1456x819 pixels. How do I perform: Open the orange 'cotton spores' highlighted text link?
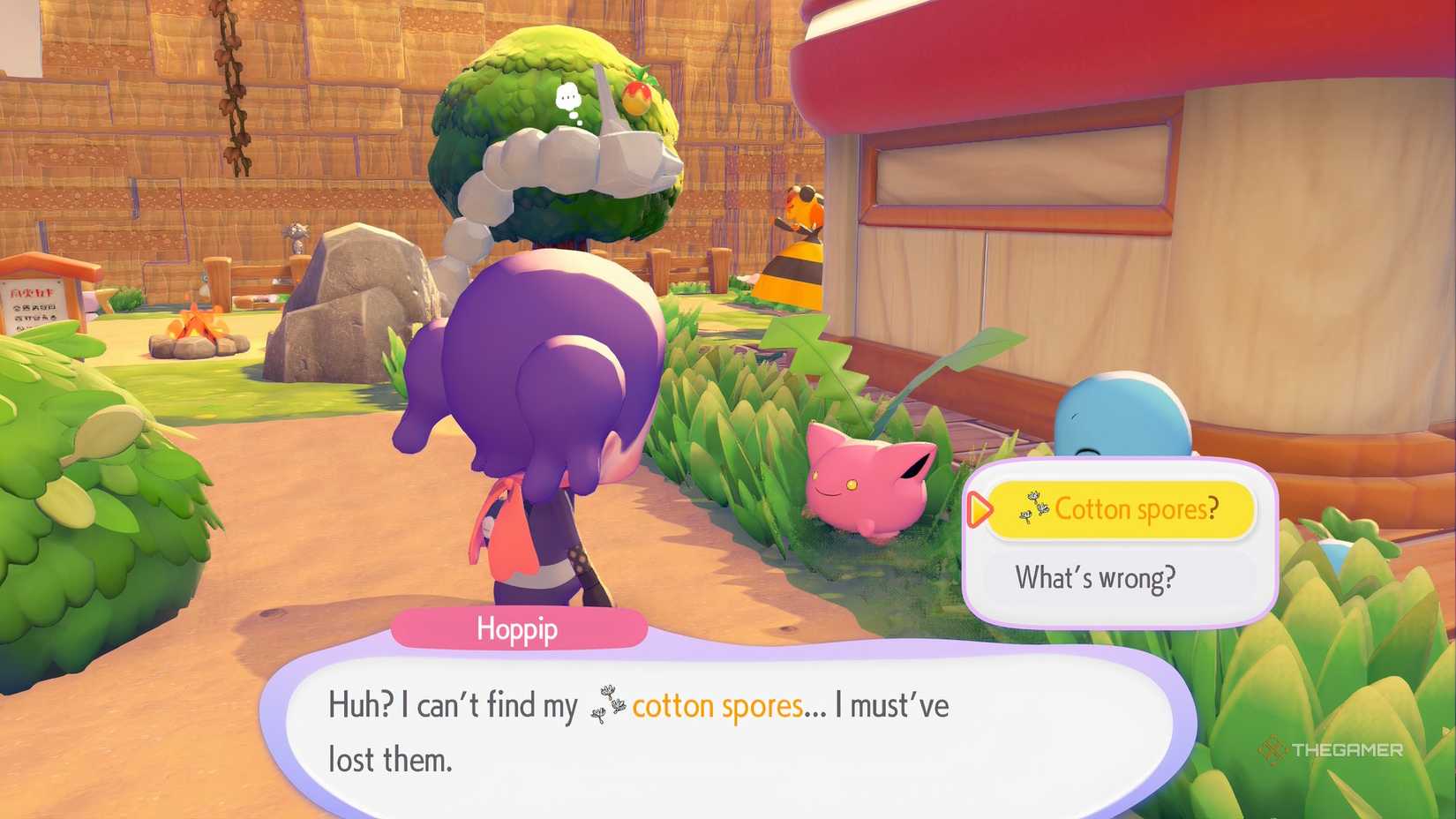(x=717, y=705)
